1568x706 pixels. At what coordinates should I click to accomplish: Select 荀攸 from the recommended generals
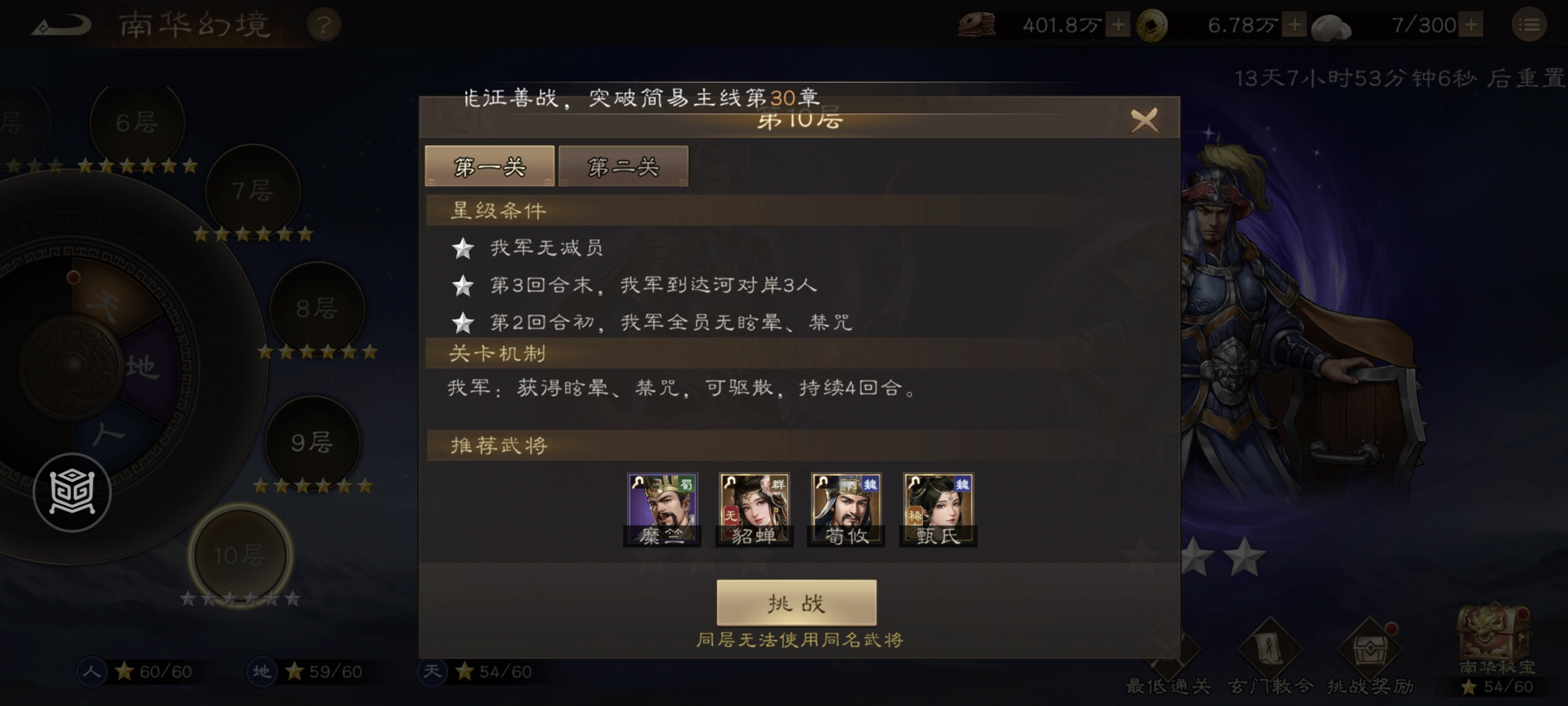[x=847, y=507]
